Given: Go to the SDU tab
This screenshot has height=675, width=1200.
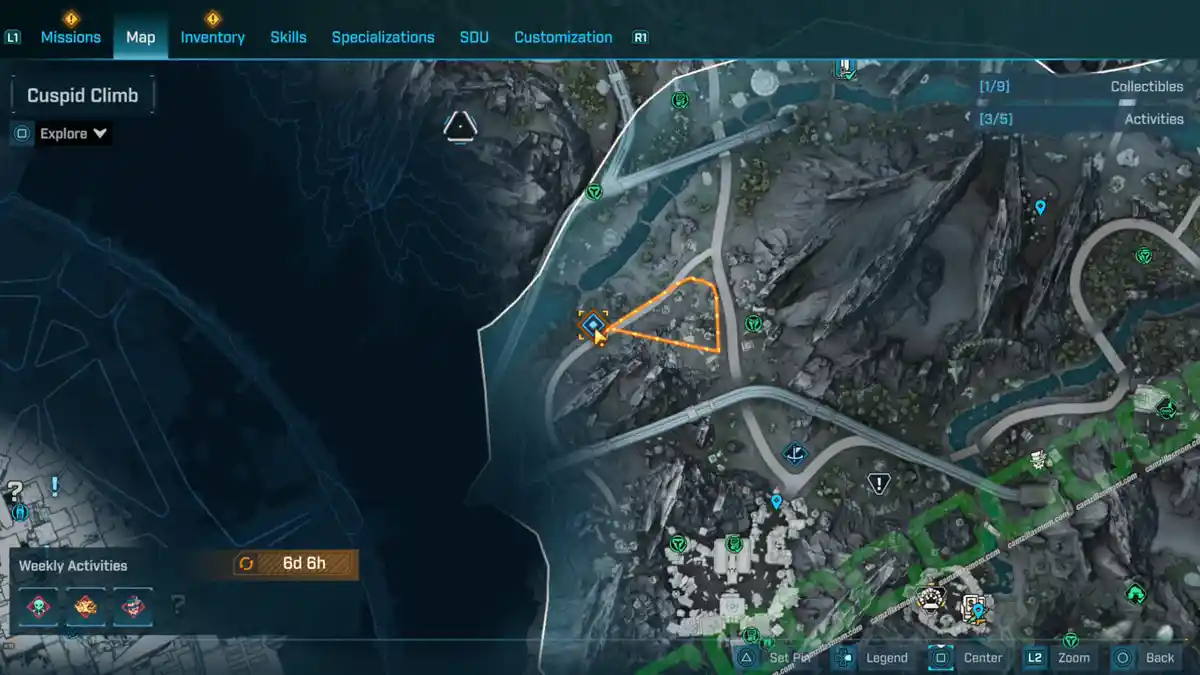Looking at the screenshot, I should (474, 37).
